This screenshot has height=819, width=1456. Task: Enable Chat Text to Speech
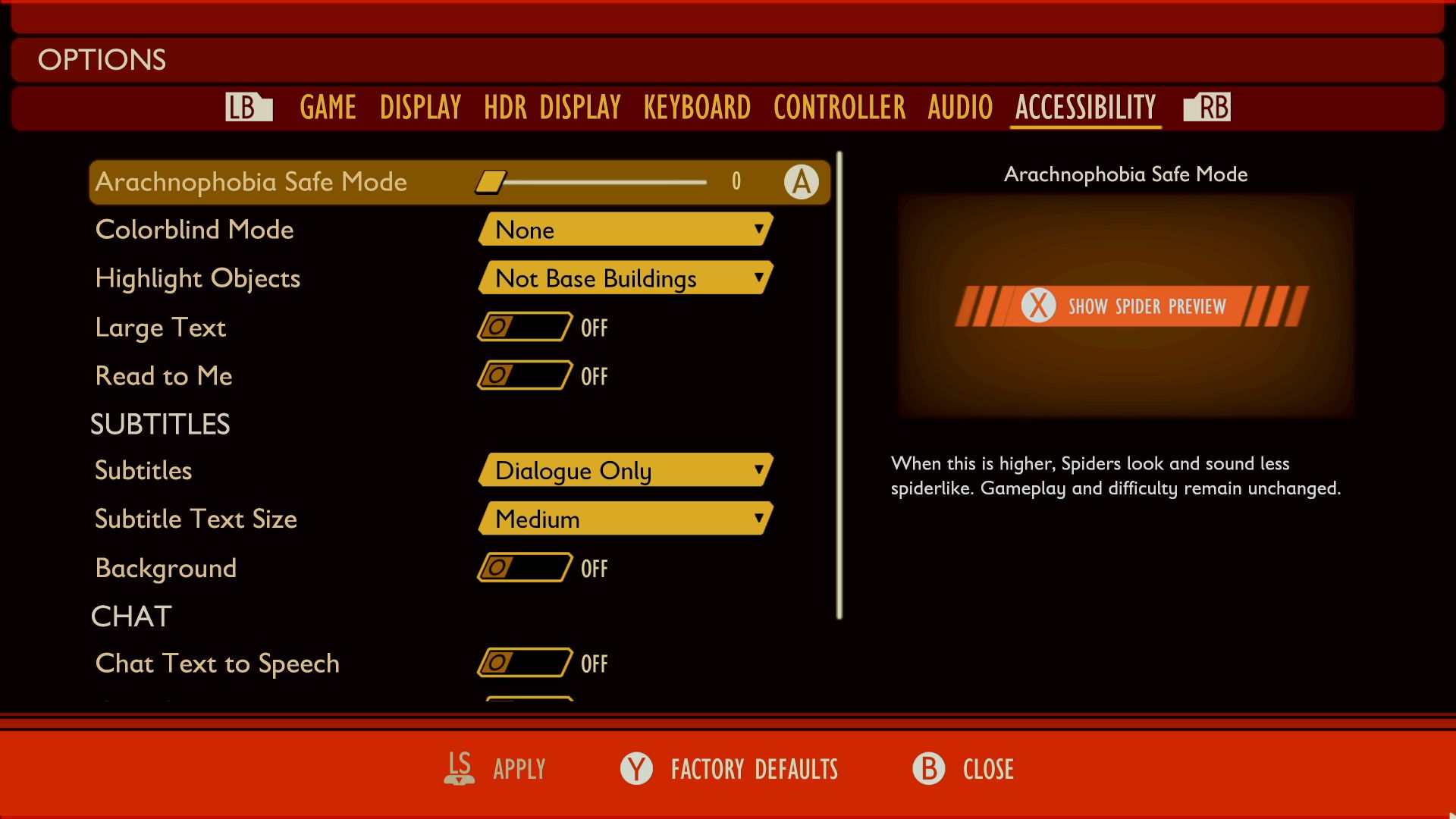tap(524, 663)
